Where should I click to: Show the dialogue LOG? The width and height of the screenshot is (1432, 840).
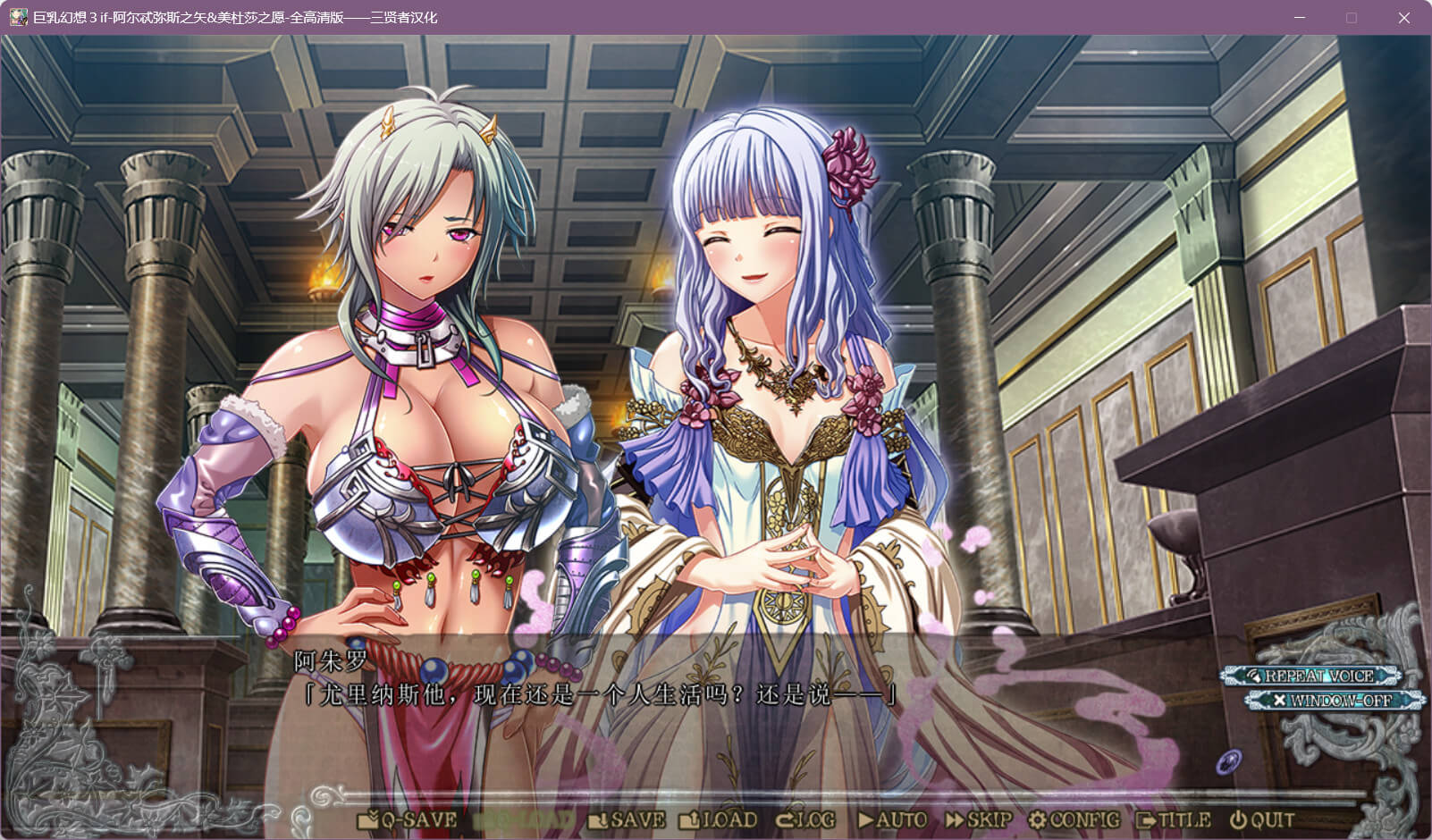click(x=806, y=819)
